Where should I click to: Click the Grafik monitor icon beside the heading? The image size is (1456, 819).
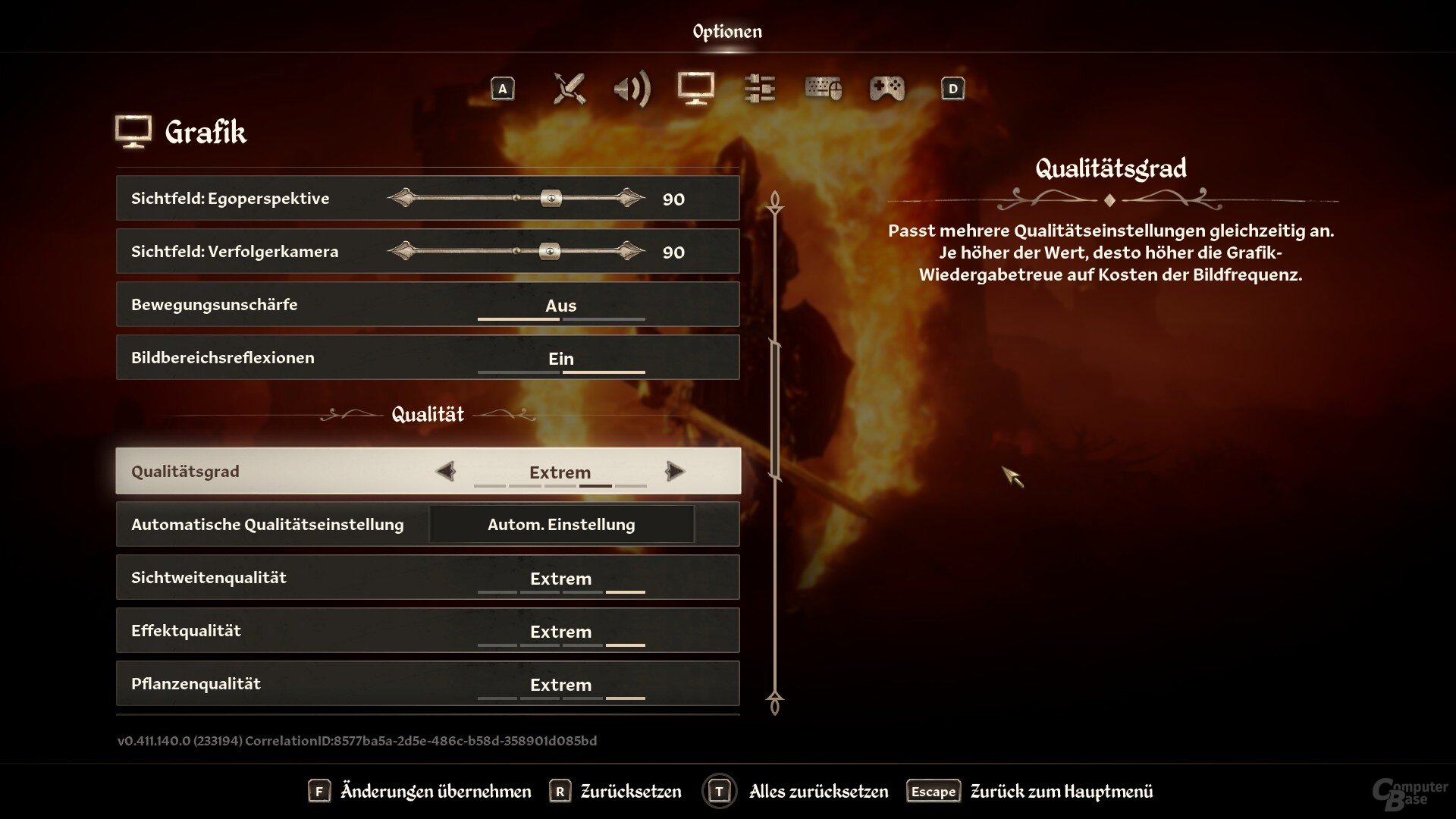[133, 130]
